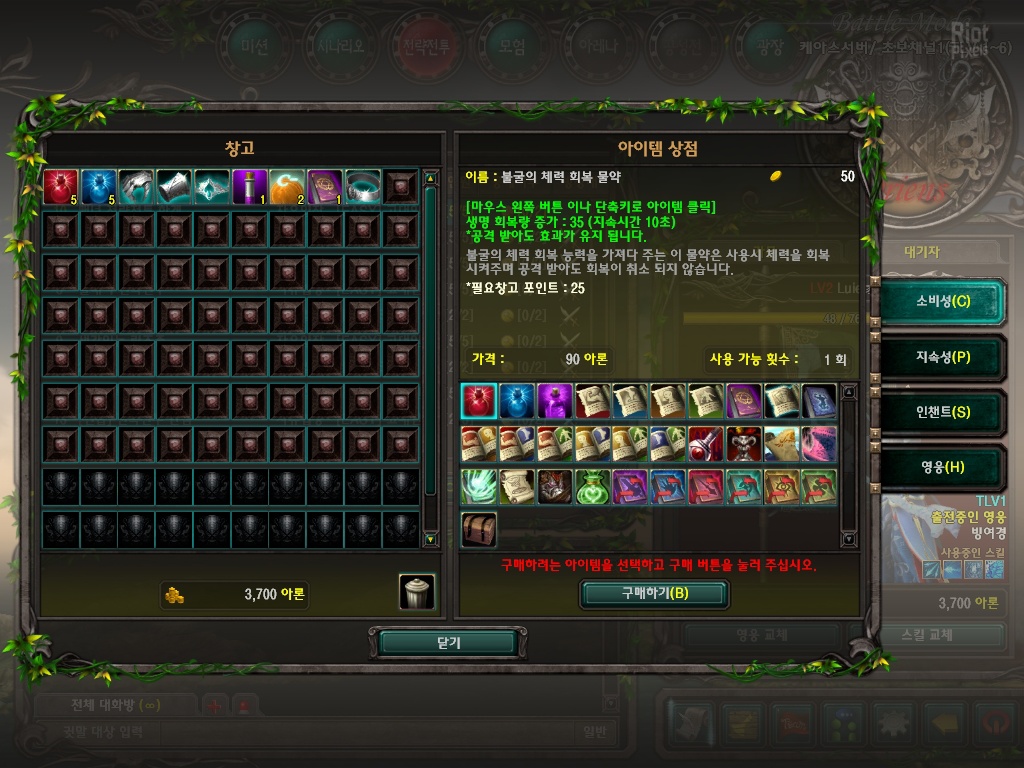Select the red potion in the warehouse

pyautogui.click(x=60, y=186)
